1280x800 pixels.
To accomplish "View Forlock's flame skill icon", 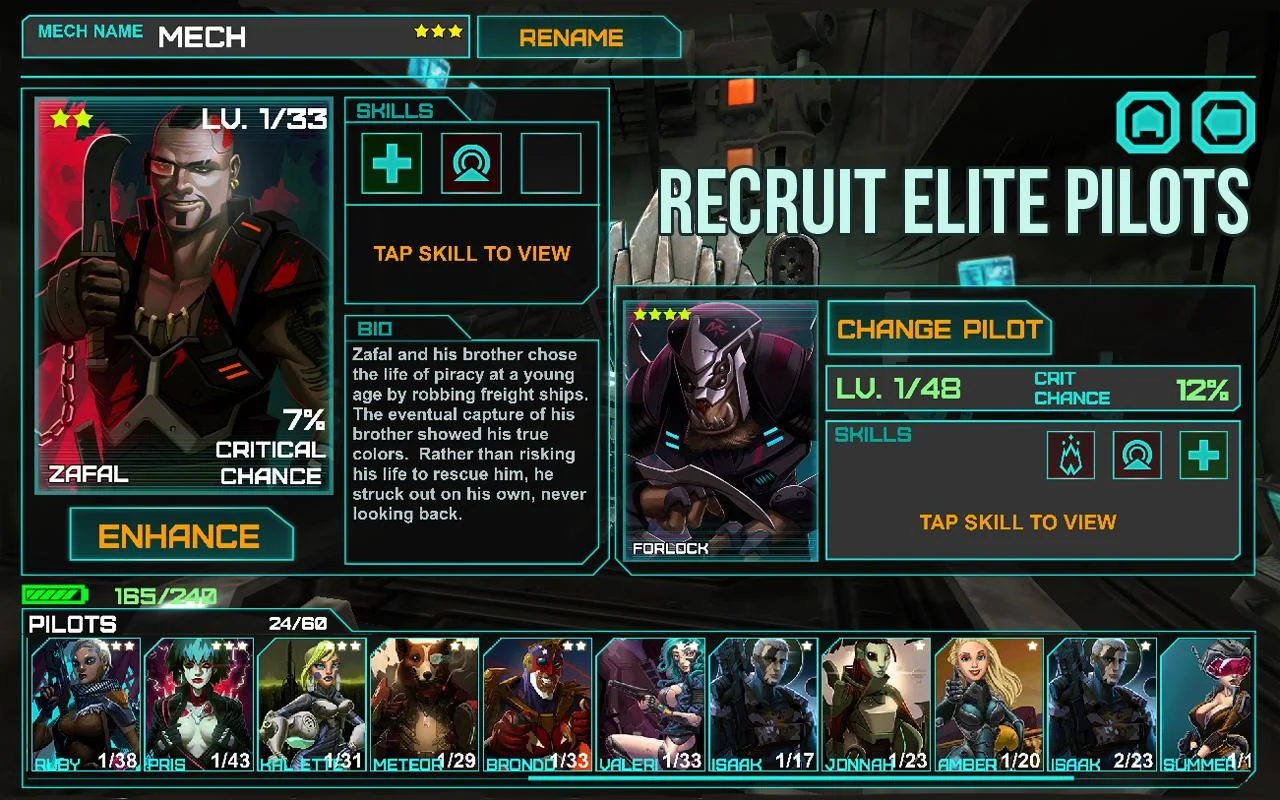I will pyautogui.click(x=1069, y=455).
